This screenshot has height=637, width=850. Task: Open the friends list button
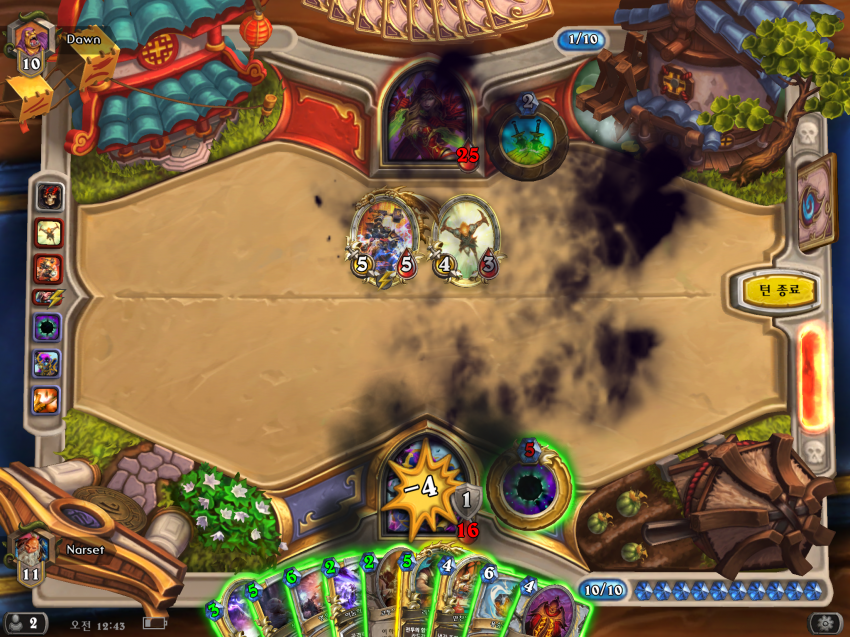(x=23, y=622)
